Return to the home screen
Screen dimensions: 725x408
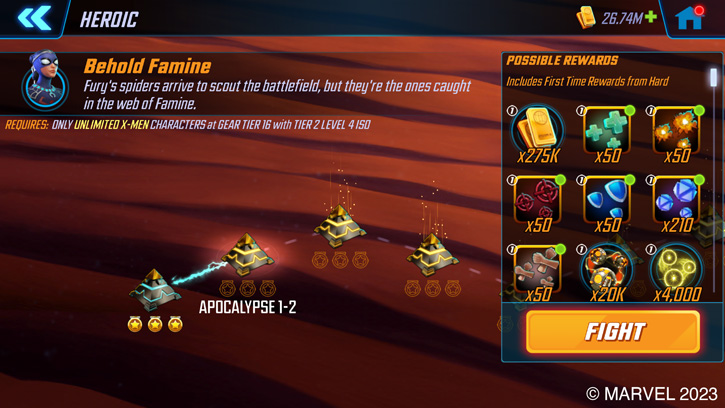690,18
